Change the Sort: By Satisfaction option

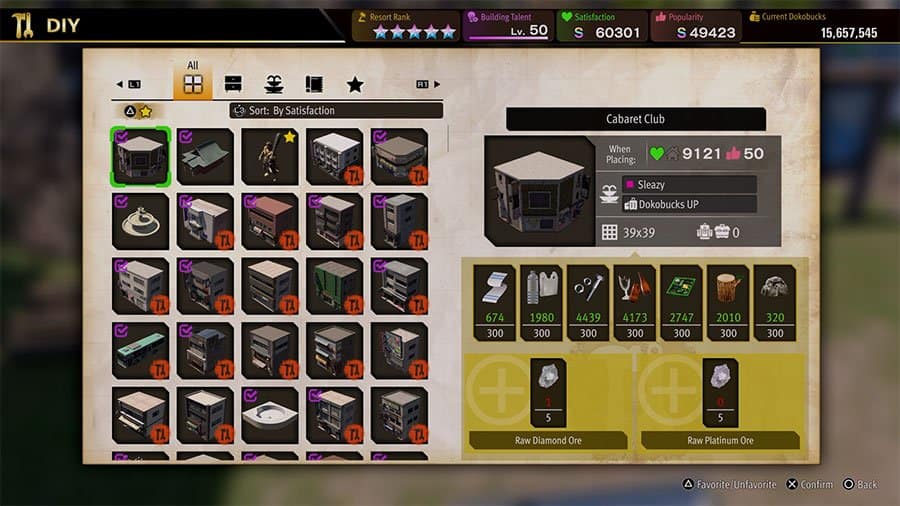(x=335, y=111)
